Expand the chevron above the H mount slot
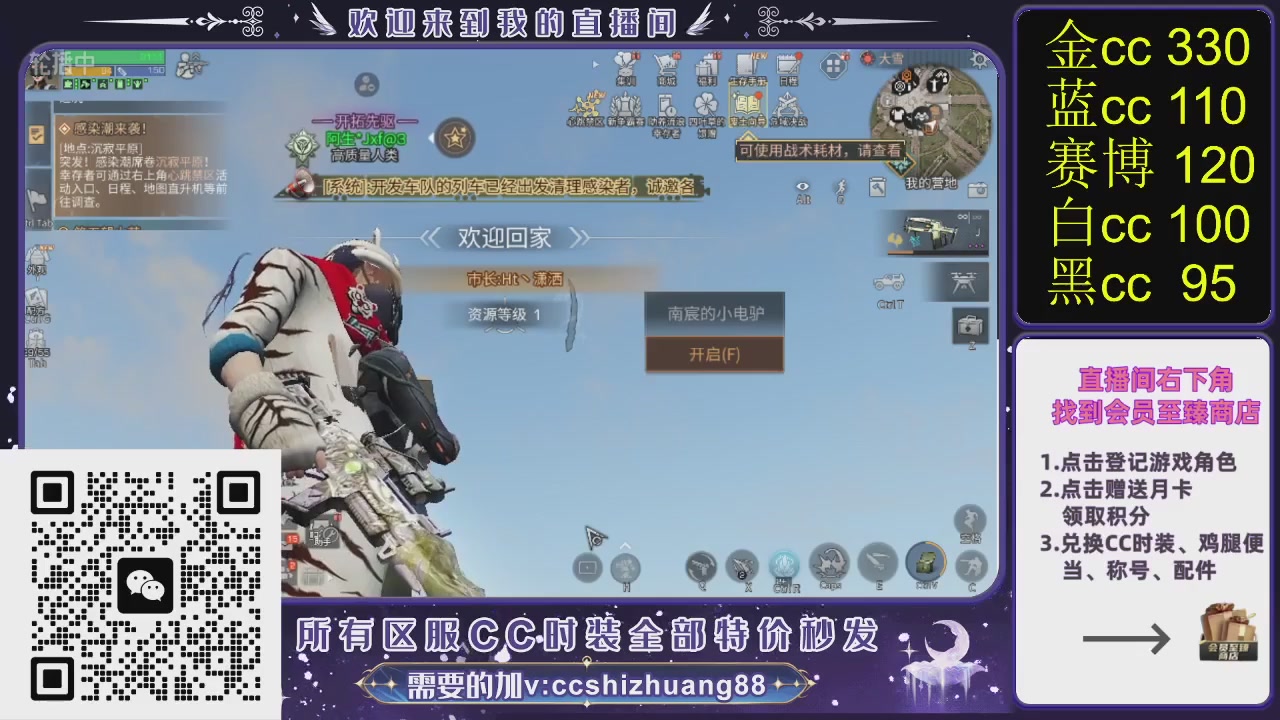Viewport: 1280px width, 720px height. (624, 545)
